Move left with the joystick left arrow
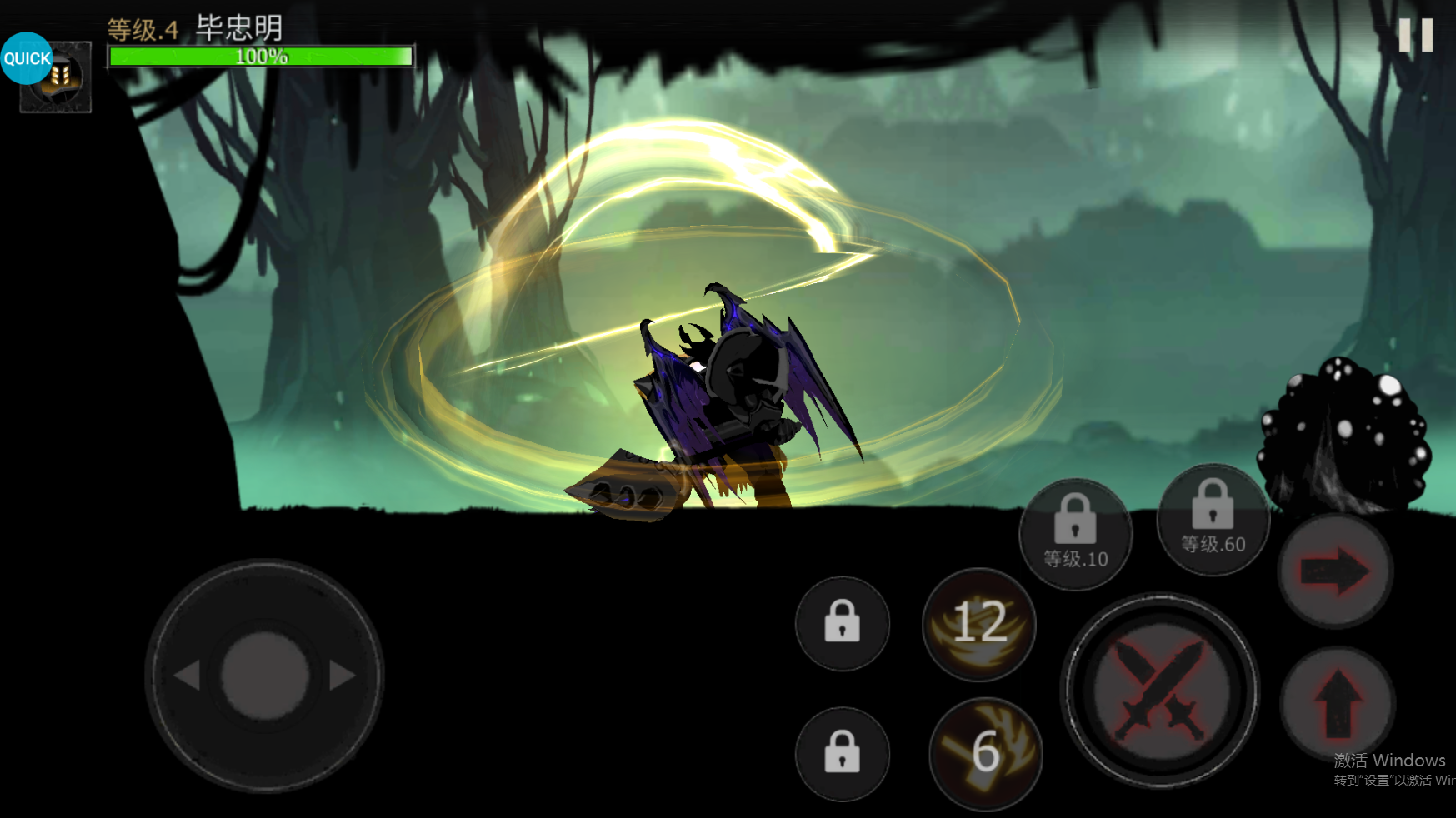The width and height of the screenshot is (1456, 818). tap(188, 675)
